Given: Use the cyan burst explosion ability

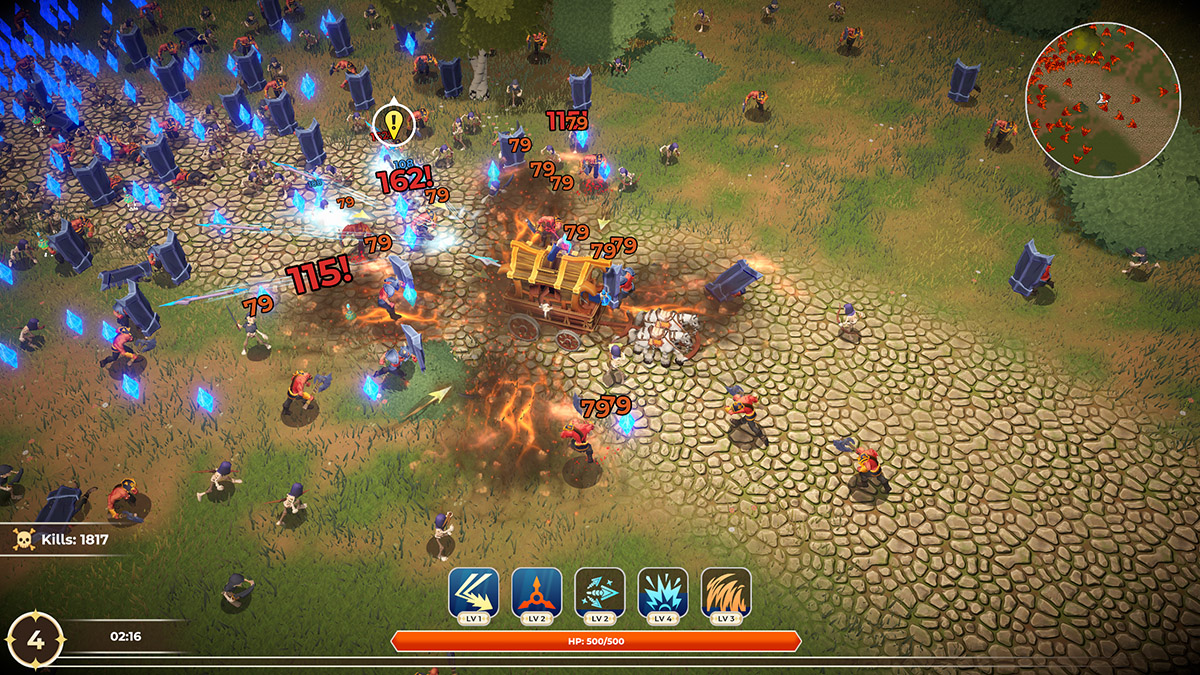Looking at the screenshot, I should (662, 593).
